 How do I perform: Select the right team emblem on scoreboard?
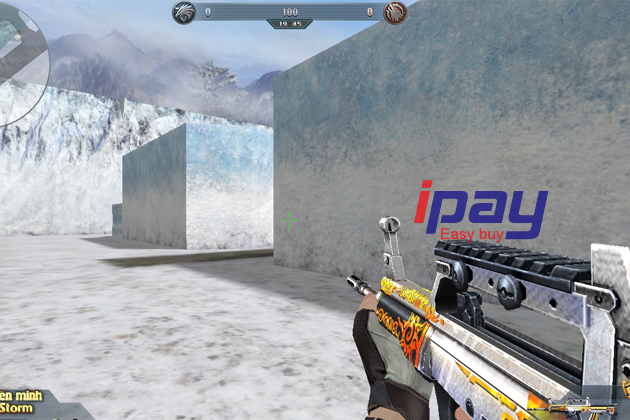click(396, 12)
